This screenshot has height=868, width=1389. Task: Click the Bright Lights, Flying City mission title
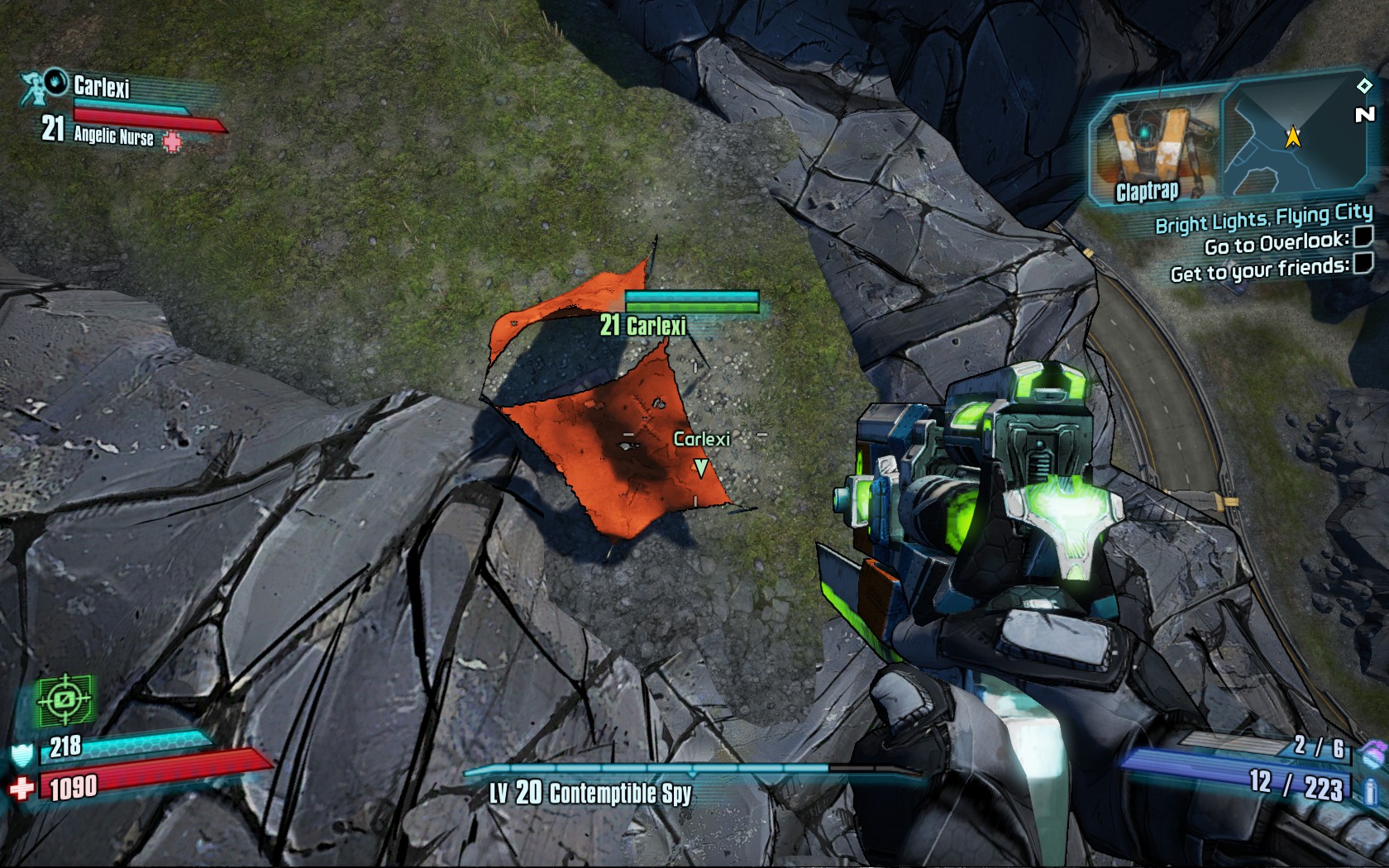1263,219
